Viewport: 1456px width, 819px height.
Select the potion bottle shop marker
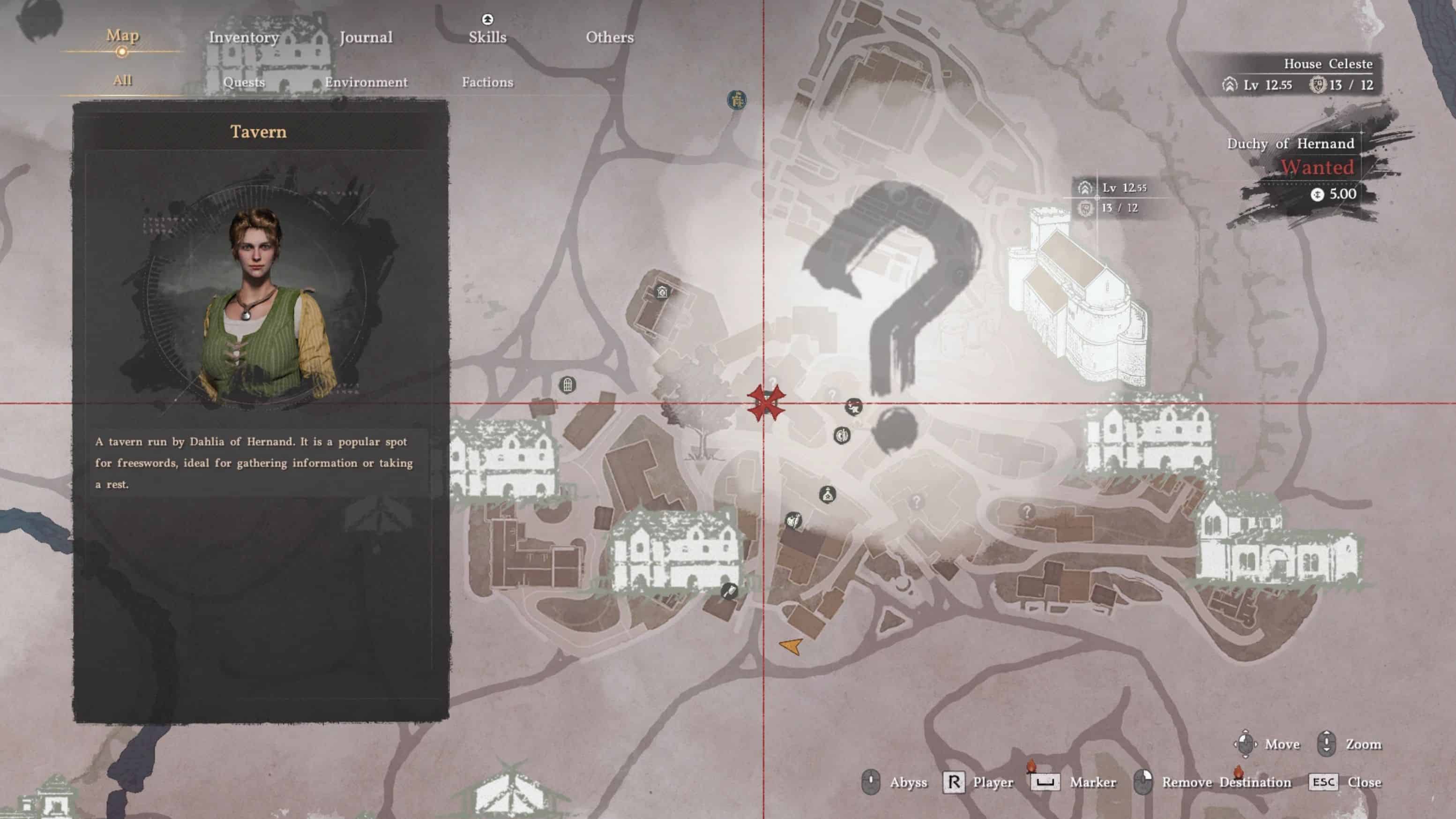click(828, 495)
